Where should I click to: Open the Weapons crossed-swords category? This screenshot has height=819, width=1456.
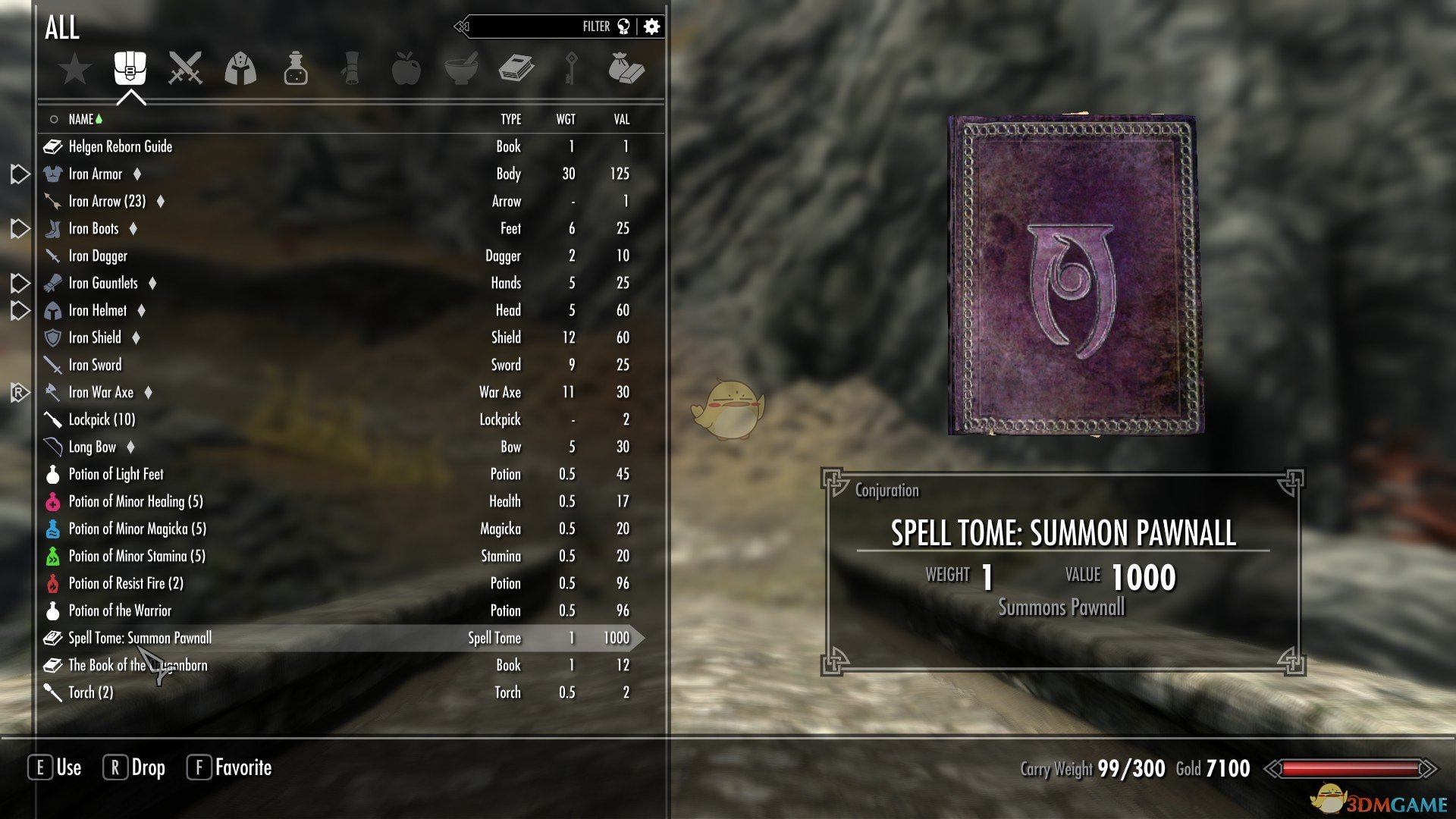(x=185, y=68)
